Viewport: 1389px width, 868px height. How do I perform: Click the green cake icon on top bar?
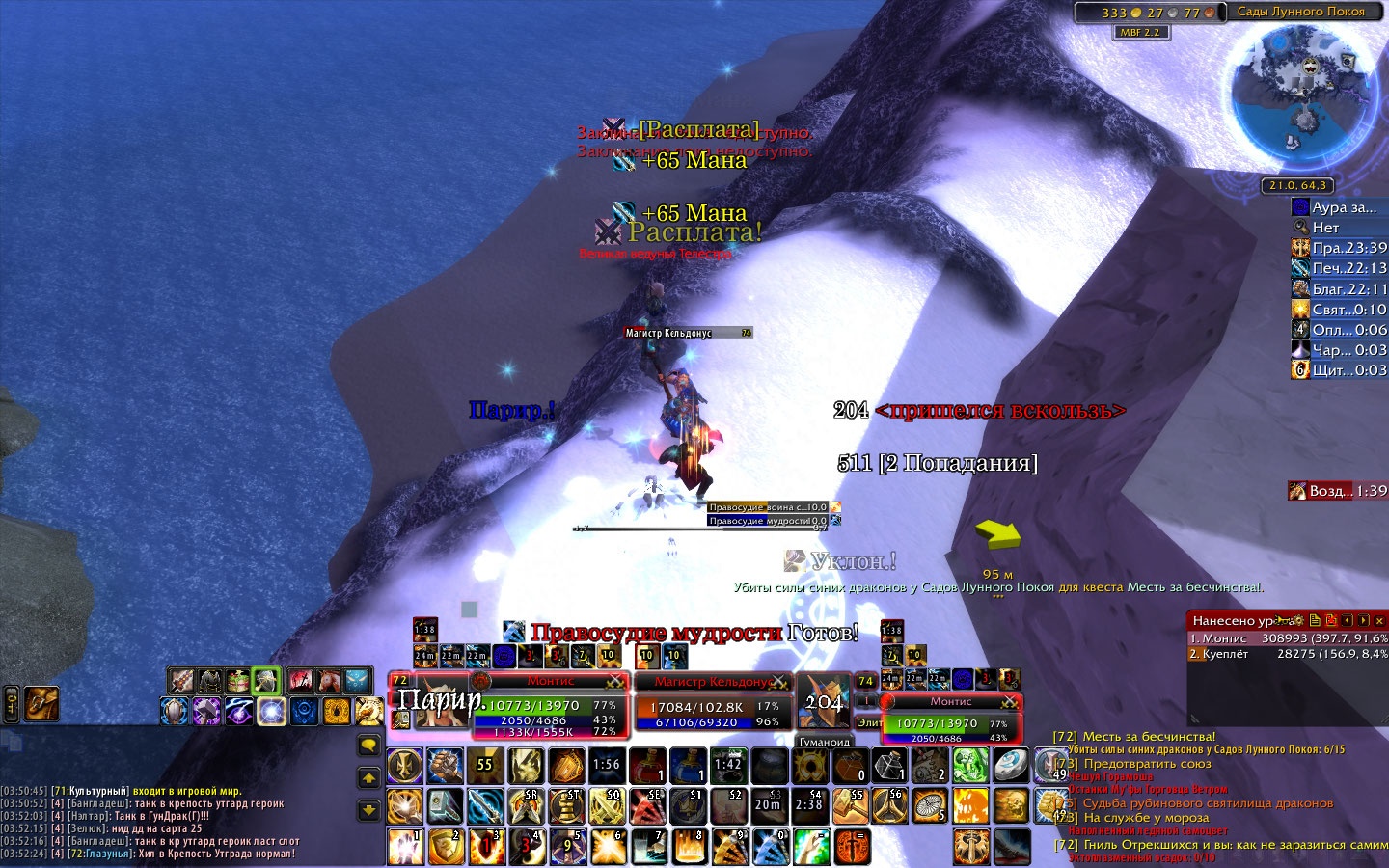click(x=237, y=681)
